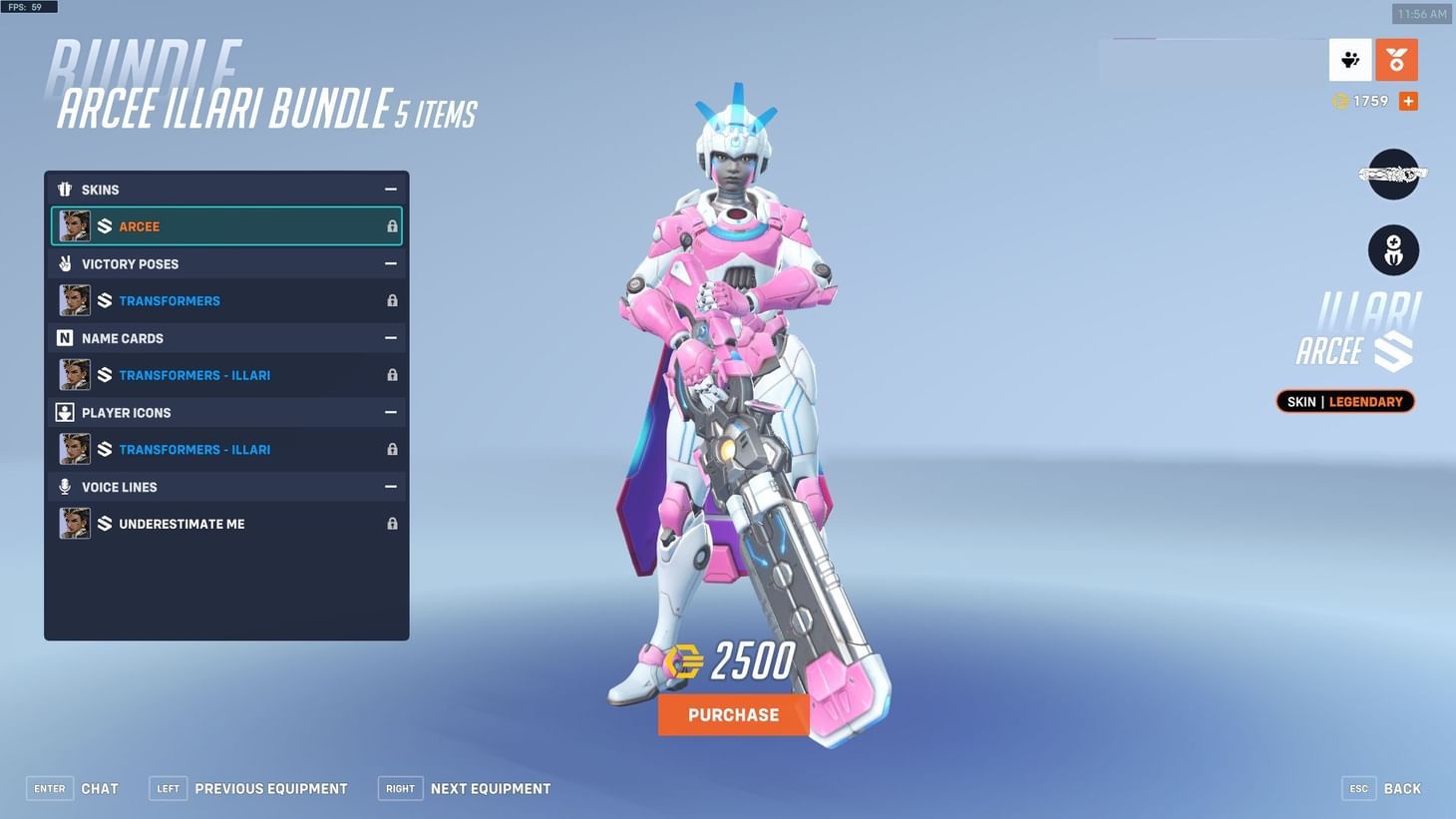Image resolution: width=1456 pixels, height=819 pixels.
Task: Select the Voice Lines microphone icon
Action: pyautogui.click(x=65, y=487)
